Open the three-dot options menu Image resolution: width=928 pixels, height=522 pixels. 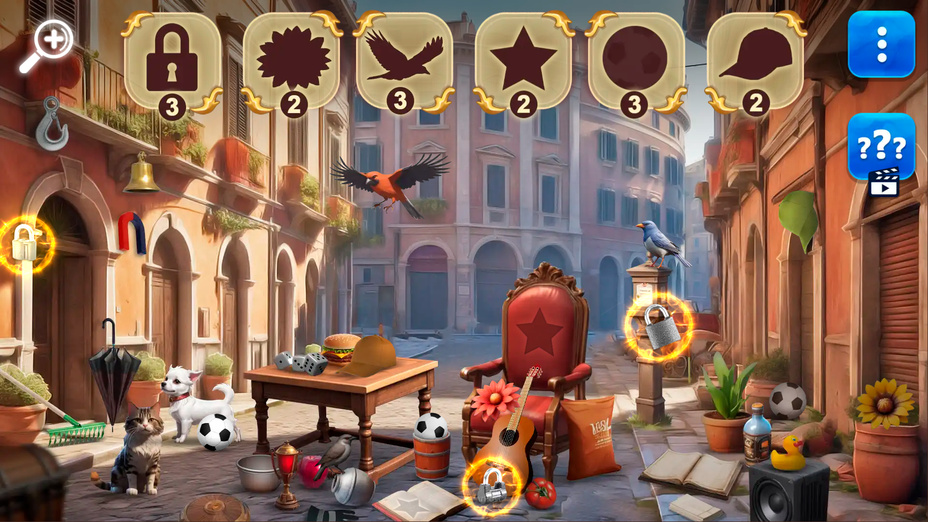pos(881,44)
